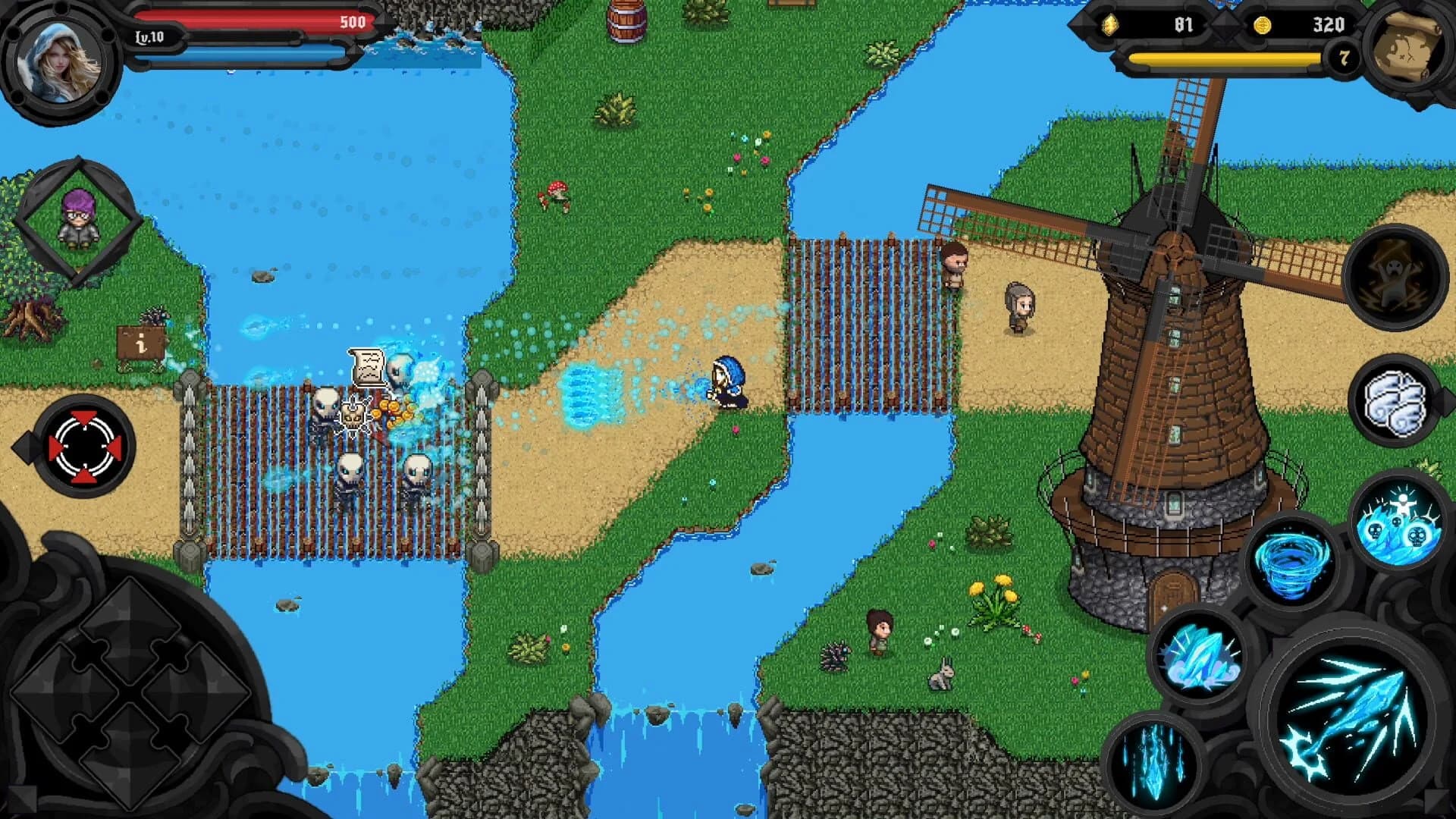Use the skull swarm skill

pyautogui.click(x=1399, y=523)
